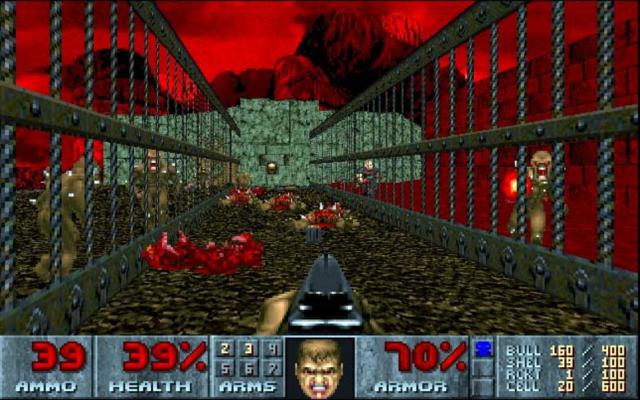Choose weapon slot 3 in the Arms panel

pyautogui.click(x=249, y=350)
